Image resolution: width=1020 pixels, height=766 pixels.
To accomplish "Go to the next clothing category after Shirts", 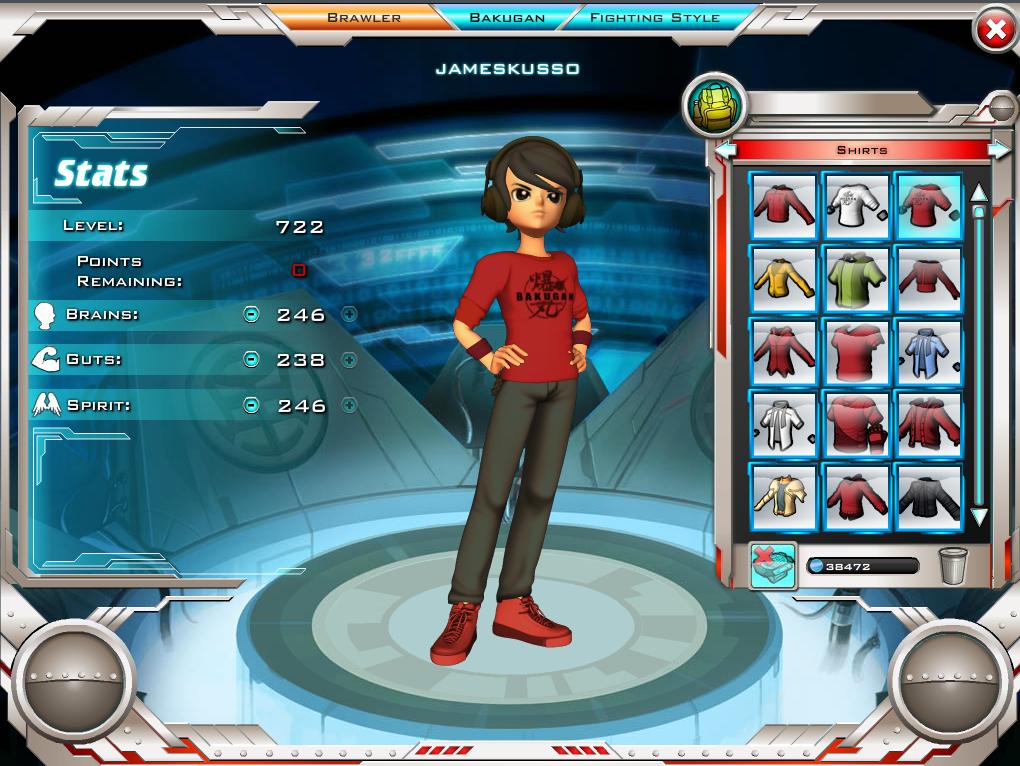I will (998, 150).
